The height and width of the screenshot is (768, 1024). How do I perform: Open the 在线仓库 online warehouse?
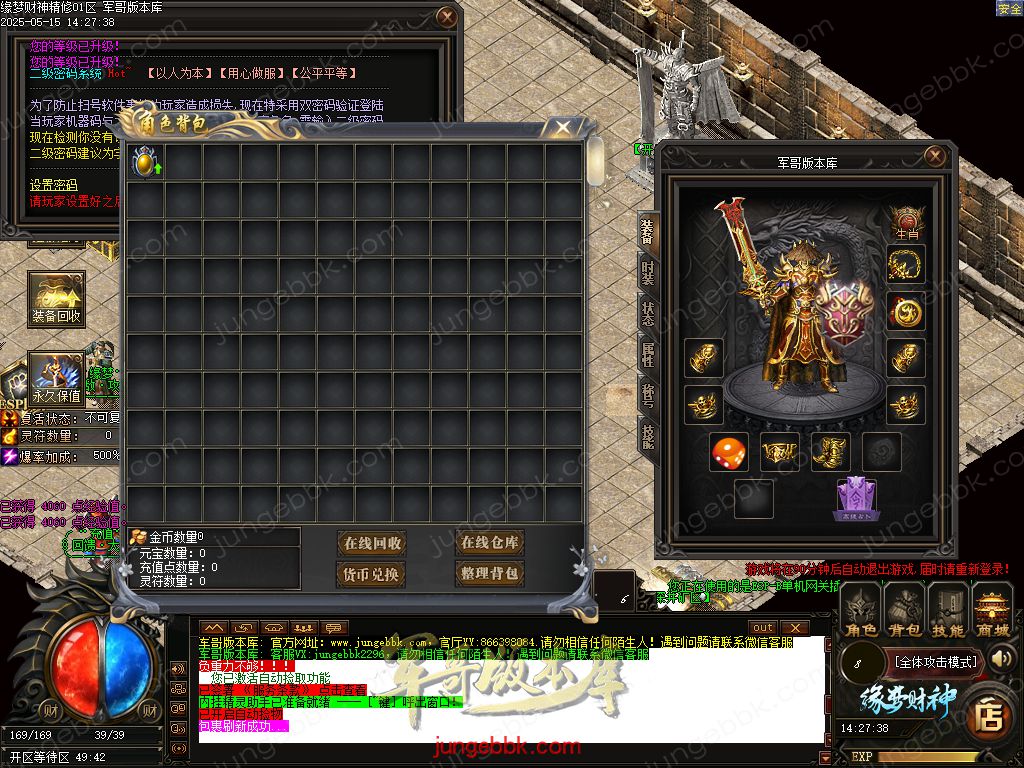point(489,542)
